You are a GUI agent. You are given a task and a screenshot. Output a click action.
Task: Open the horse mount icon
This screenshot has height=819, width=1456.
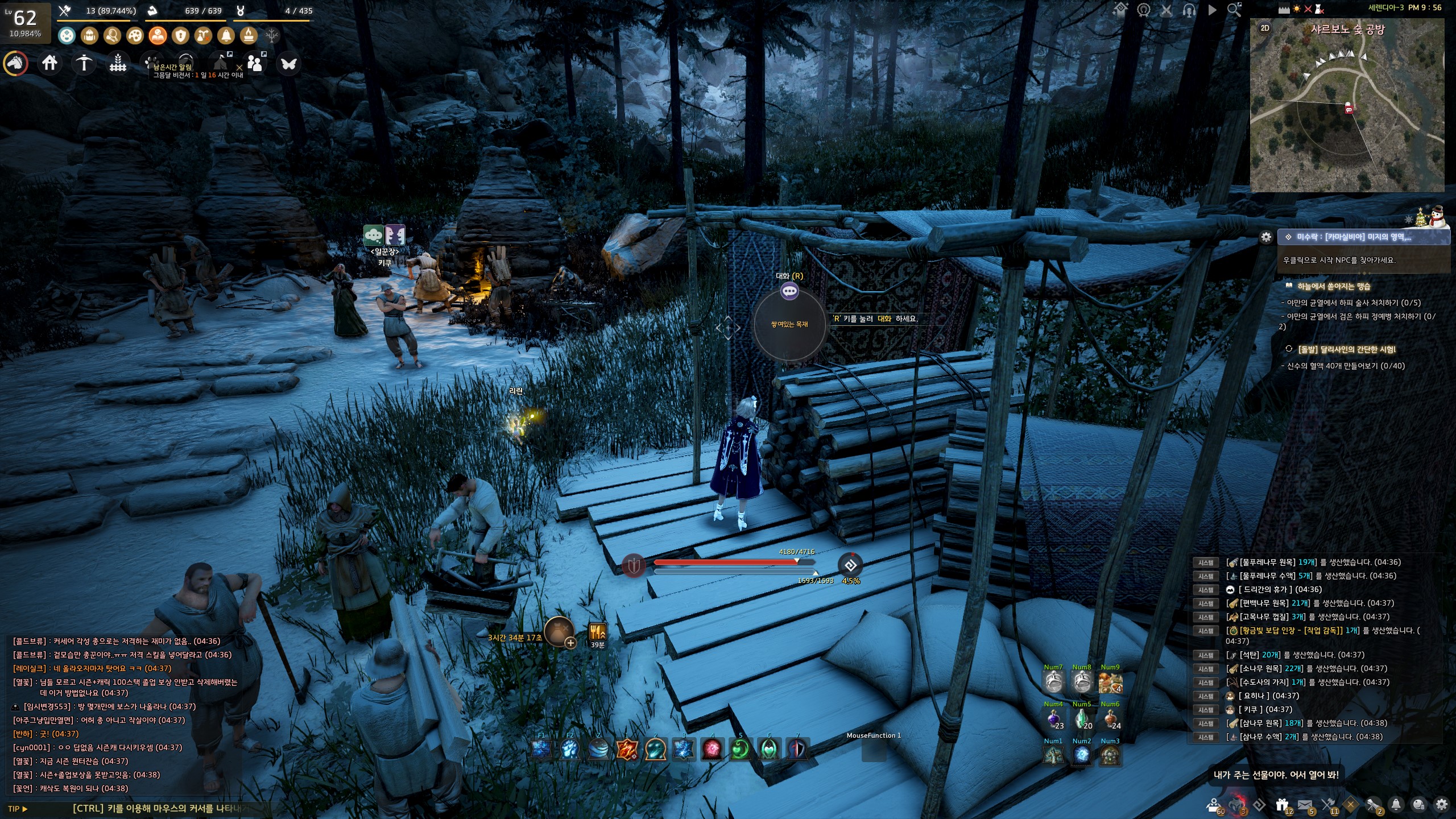tap(16, 63)
